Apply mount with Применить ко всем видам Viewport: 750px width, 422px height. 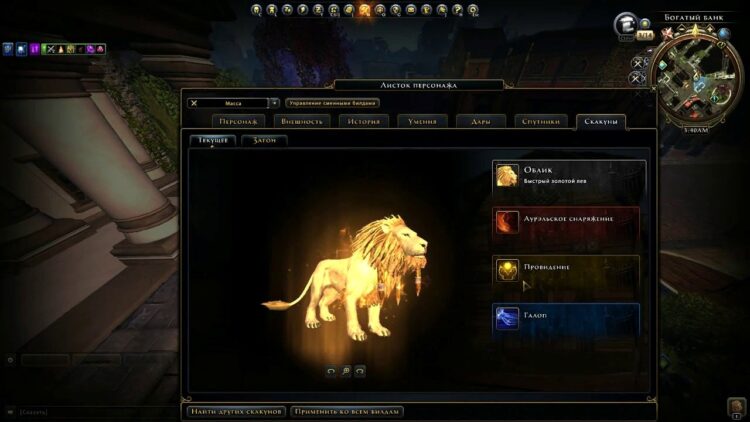pos(347,411)
